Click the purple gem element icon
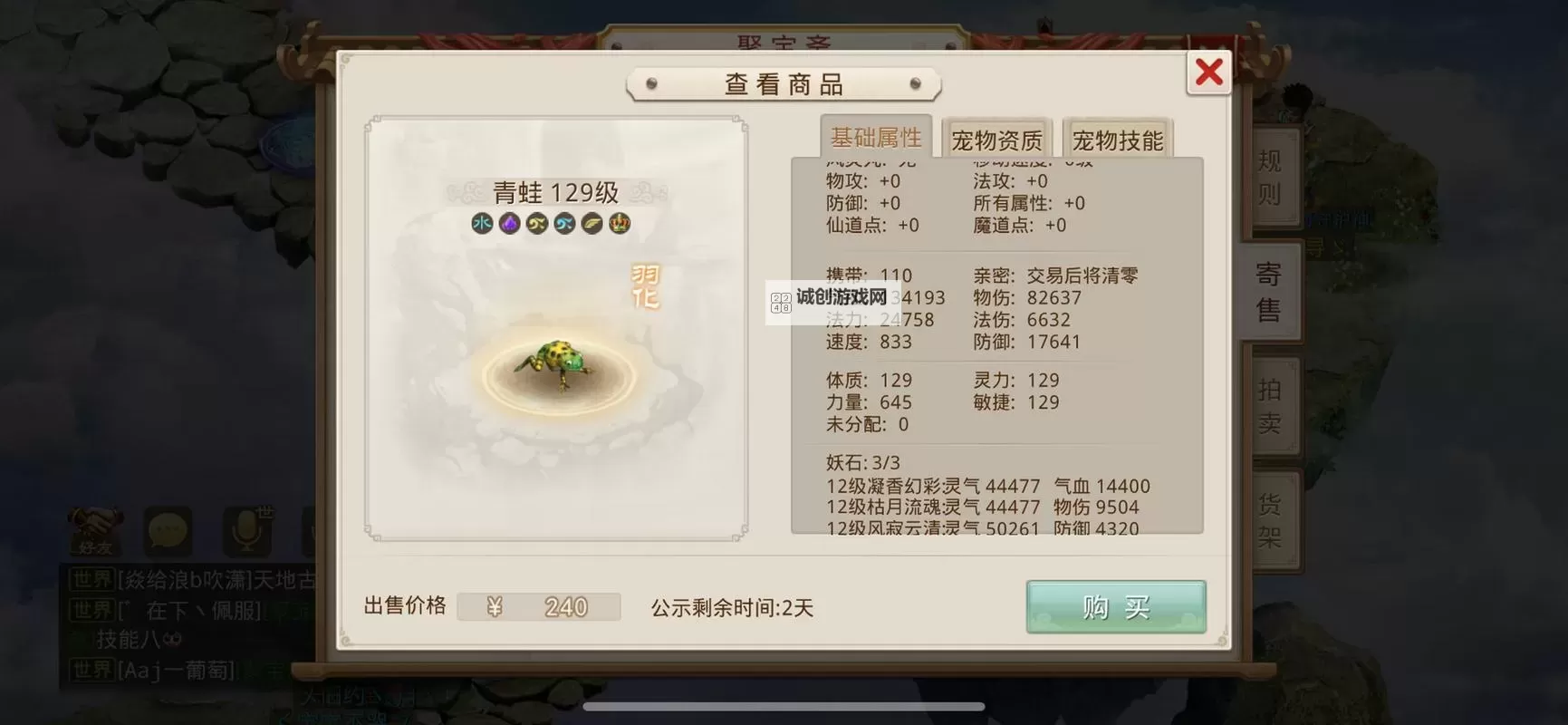 coord(509,223)
